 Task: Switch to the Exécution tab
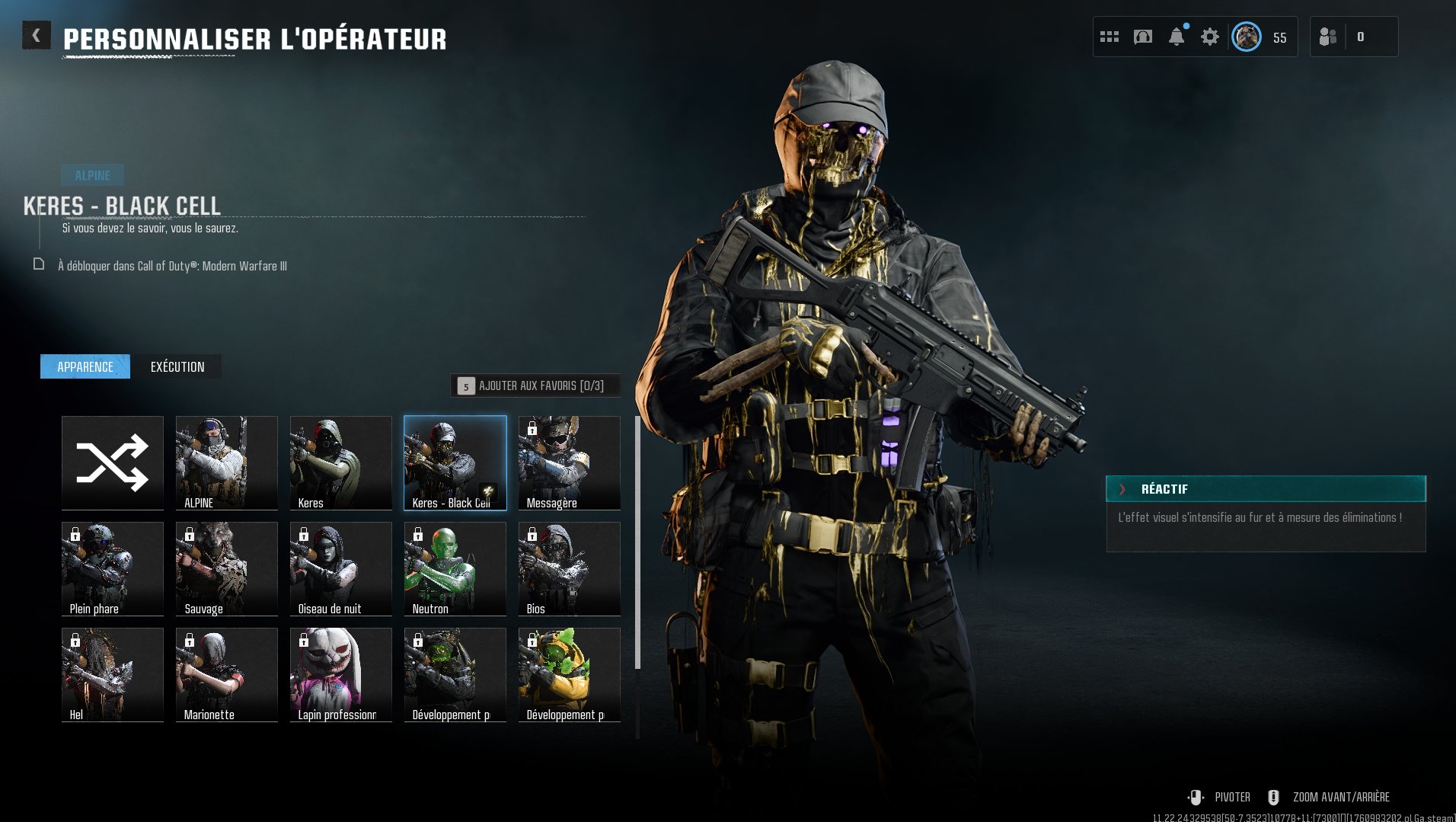[177, 367]
